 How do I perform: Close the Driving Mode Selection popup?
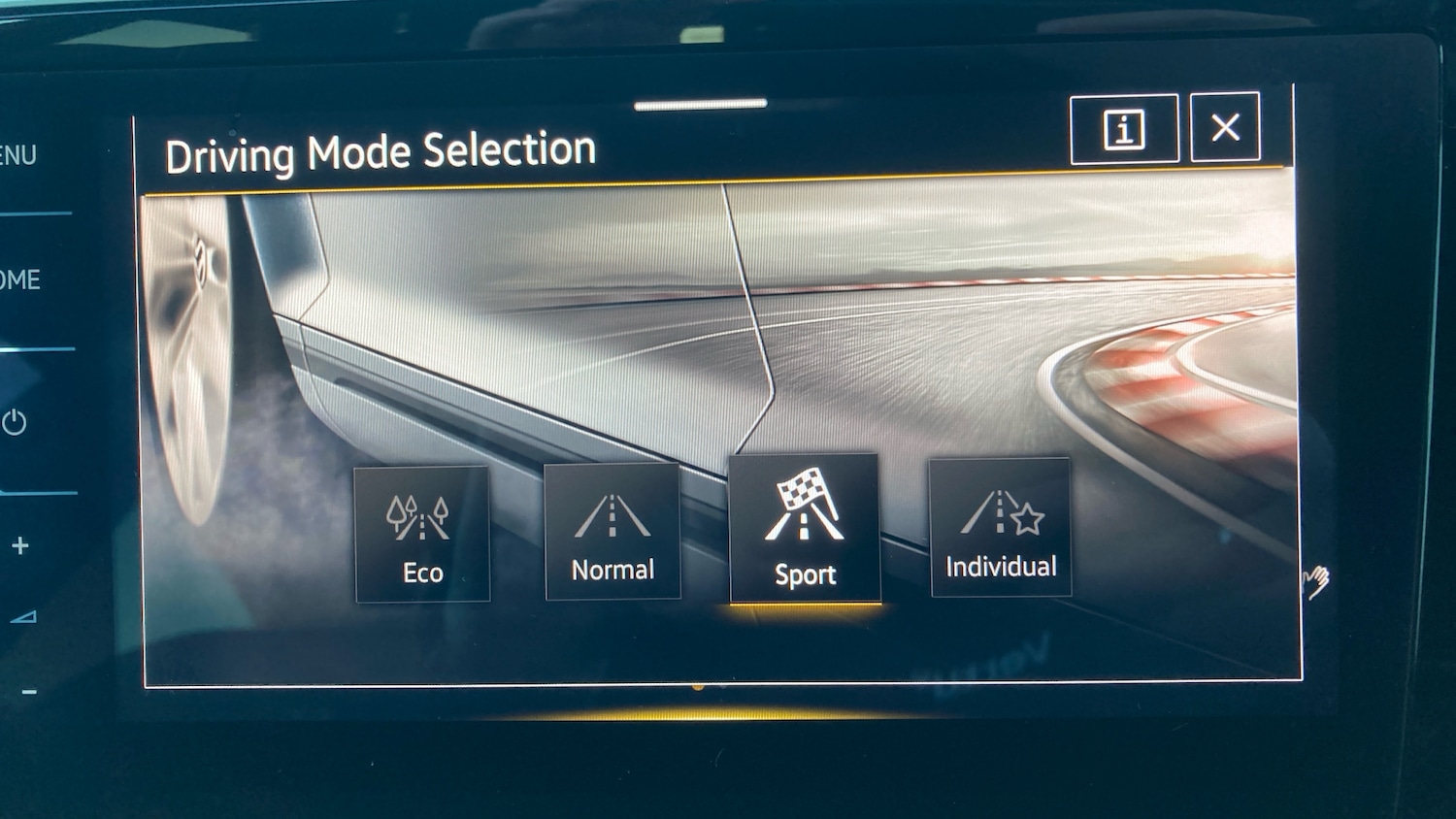point(1225,126)
